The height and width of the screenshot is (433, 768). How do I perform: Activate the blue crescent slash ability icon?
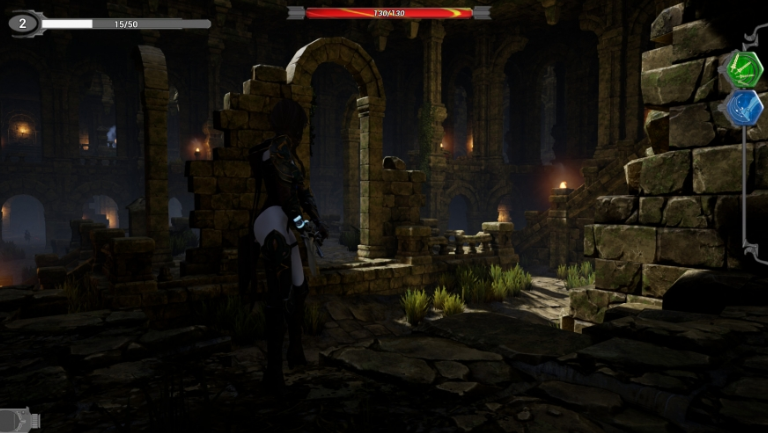(743, 108)
